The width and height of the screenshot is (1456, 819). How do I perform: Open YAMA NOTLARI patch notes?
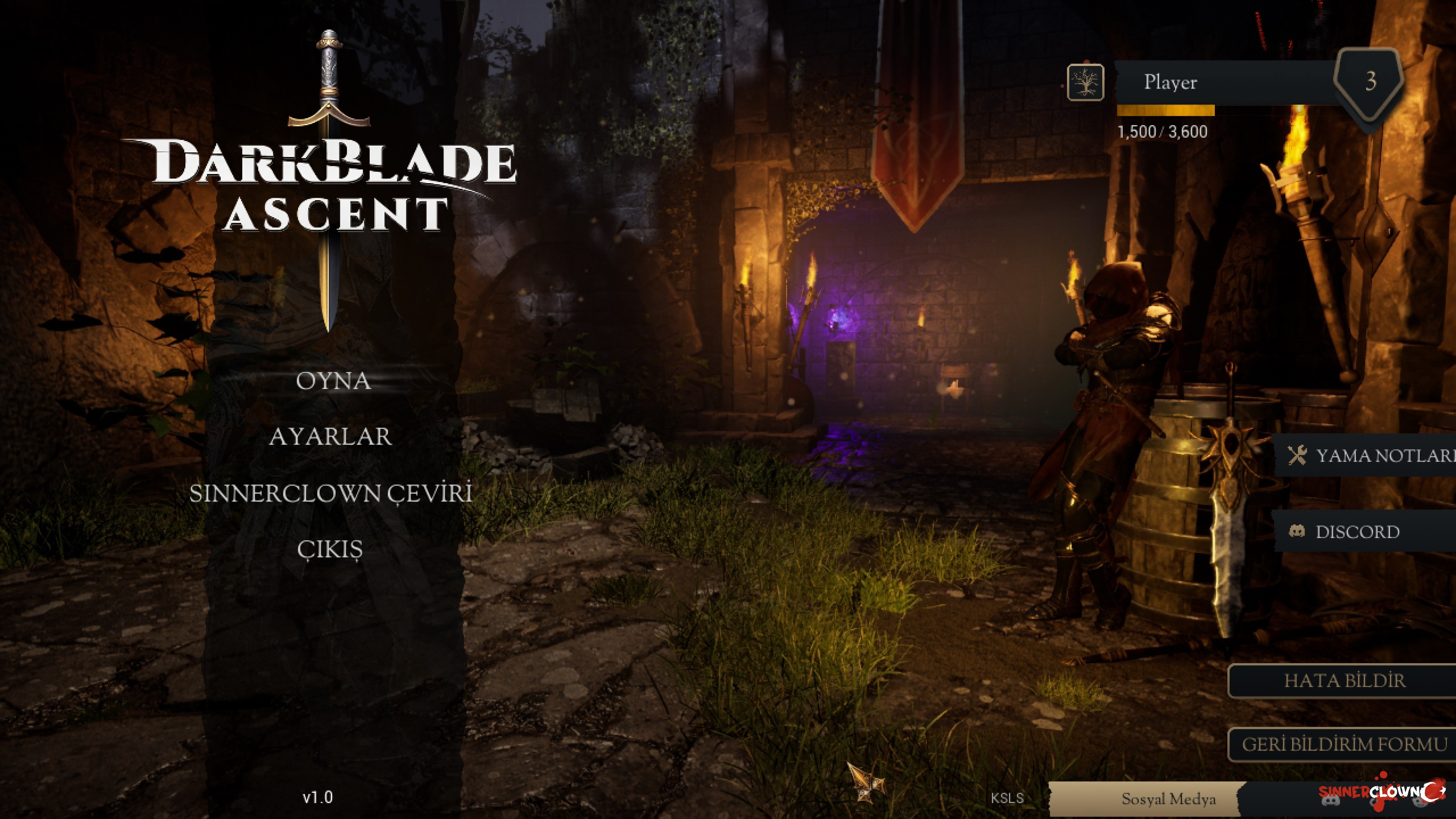pos(1368,455)
